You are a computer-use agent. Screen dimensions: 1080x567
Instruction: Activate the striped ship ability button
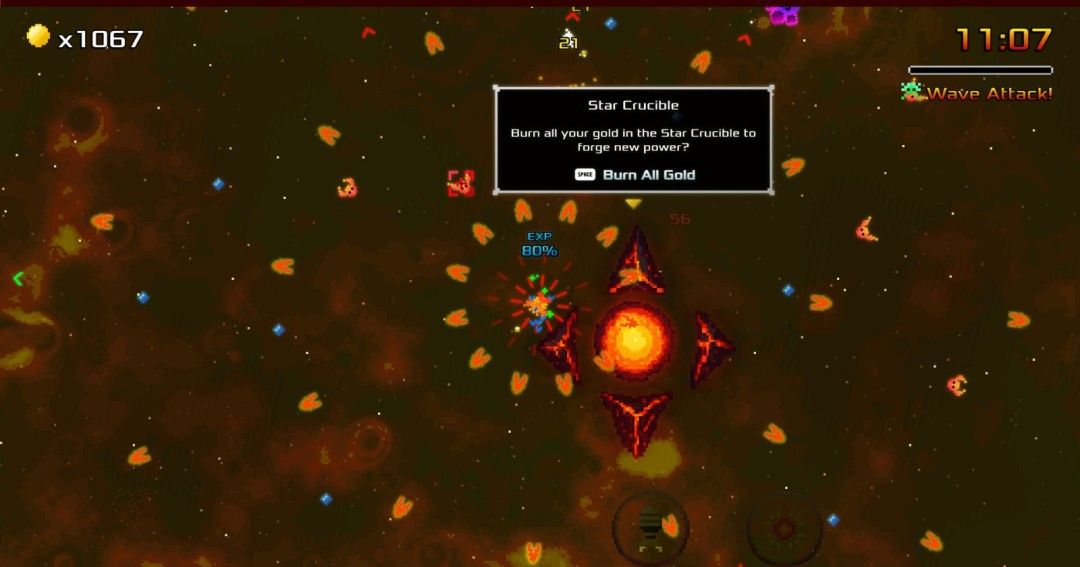[x=650, y=526]
